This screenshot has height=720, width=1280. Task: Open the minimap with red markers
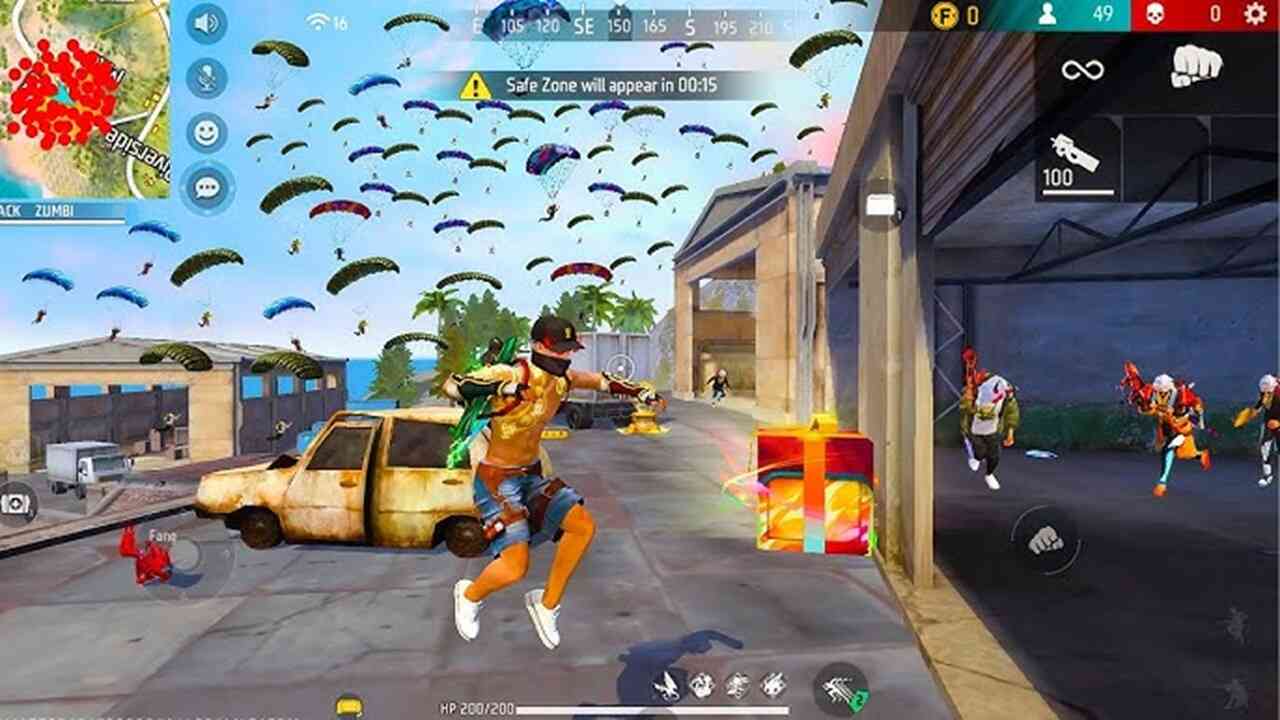84,98
